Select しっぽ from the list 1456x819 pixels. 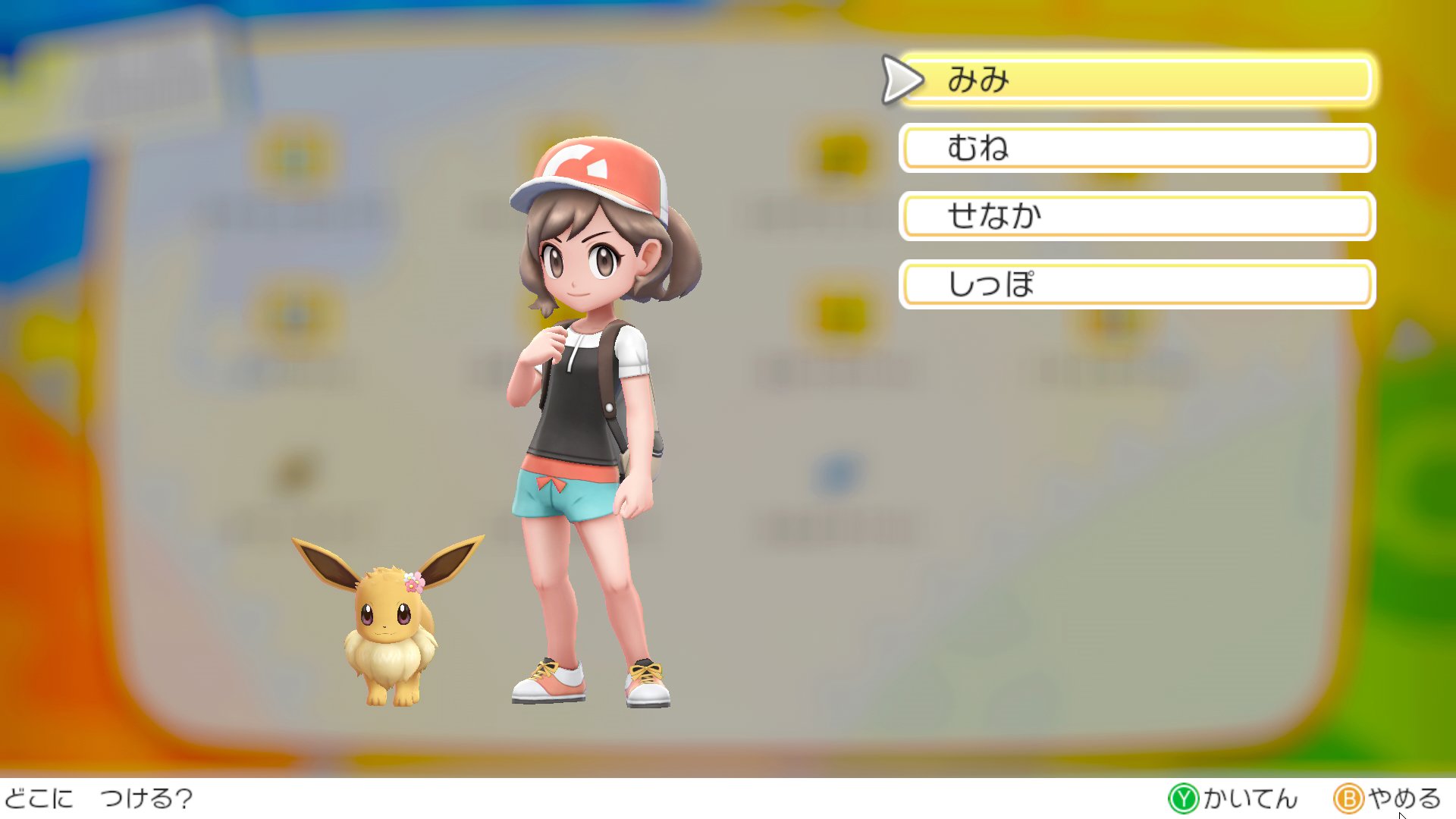click(1136, 284)
